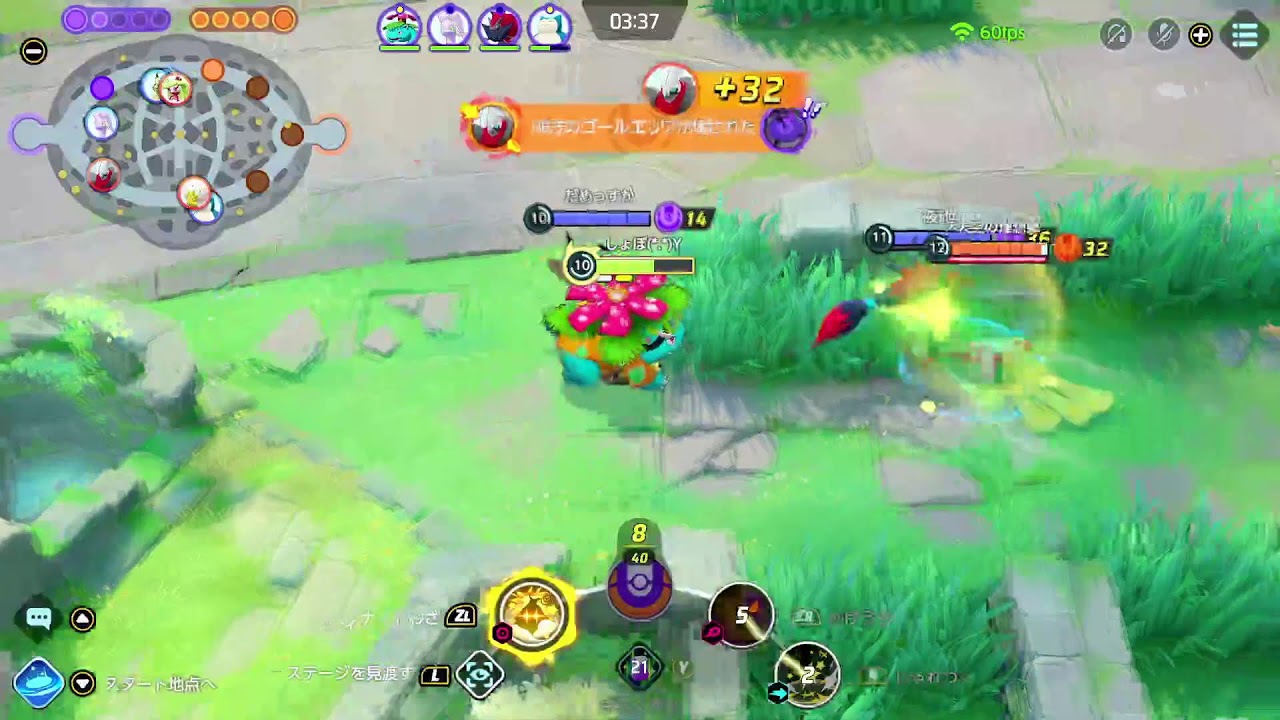The width and height of the screenshot is (1280, 720).
Task: Select Snorlax's teammate portrait
Action: click(548, 26)
